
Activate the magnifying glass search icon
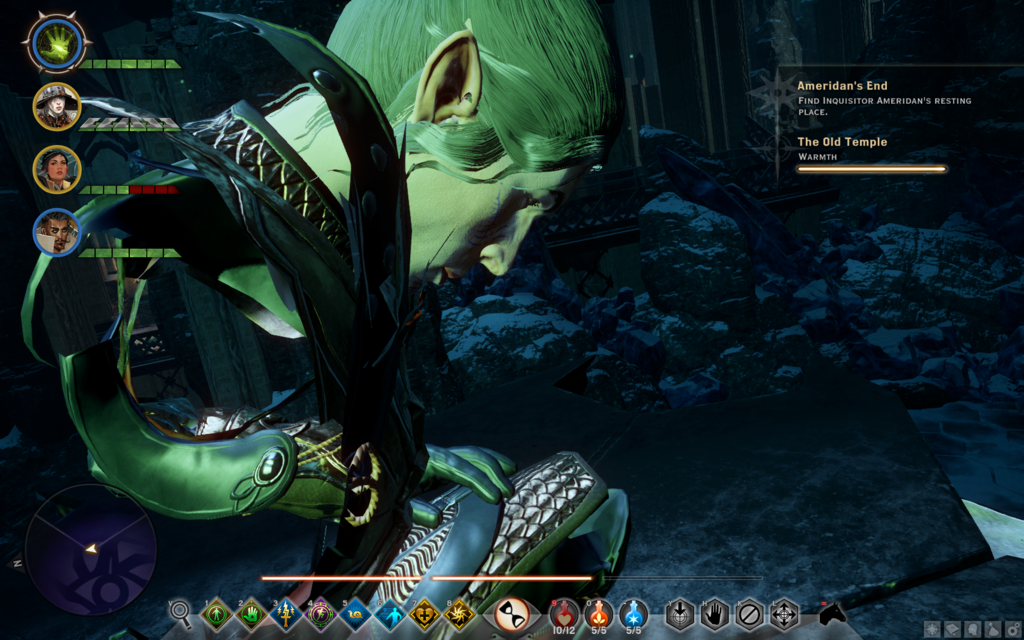(x=180, y=610)
